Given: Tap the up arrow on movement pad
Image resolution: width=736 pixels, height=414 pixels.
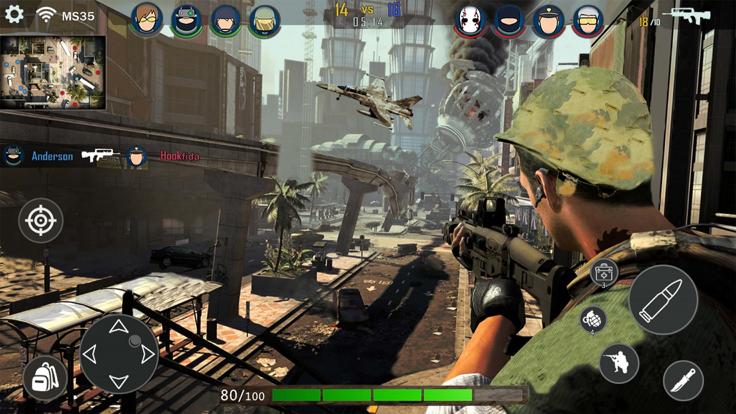Looking at the screenshot, I should tap(118, 327).
